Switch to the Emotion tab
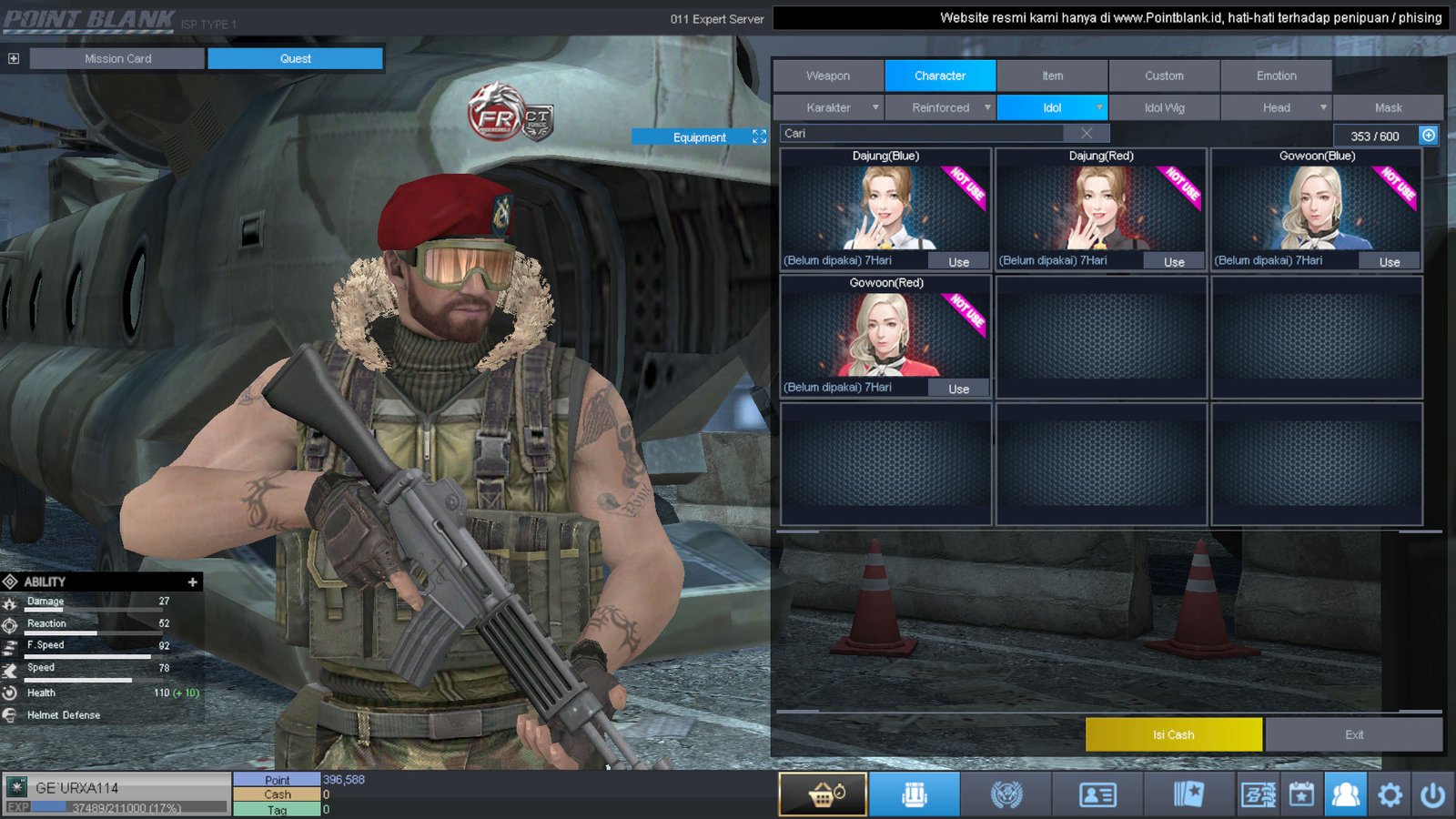The height and width of the screenshot is (819, 1456). 1276,76
